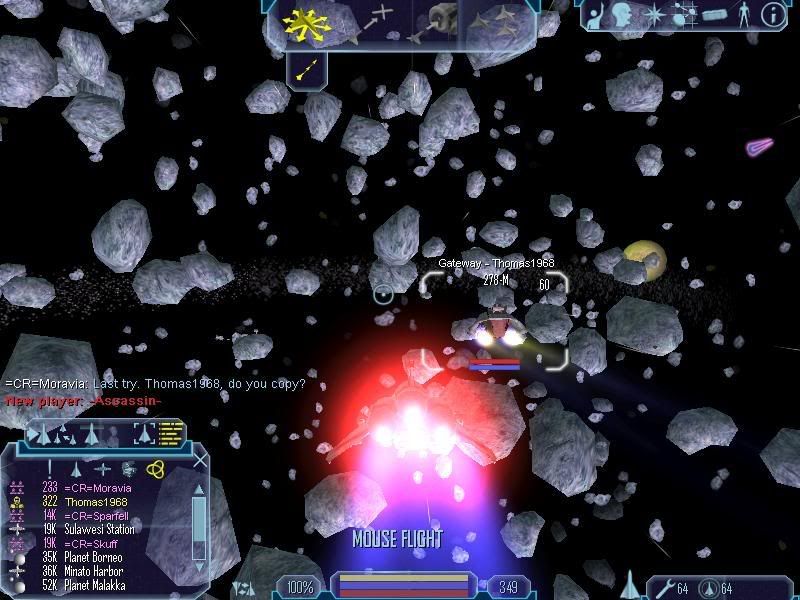Toggle the cruise engine arrow icon
The width and height of the screenshot is (800, 600).
pos(308,69)
